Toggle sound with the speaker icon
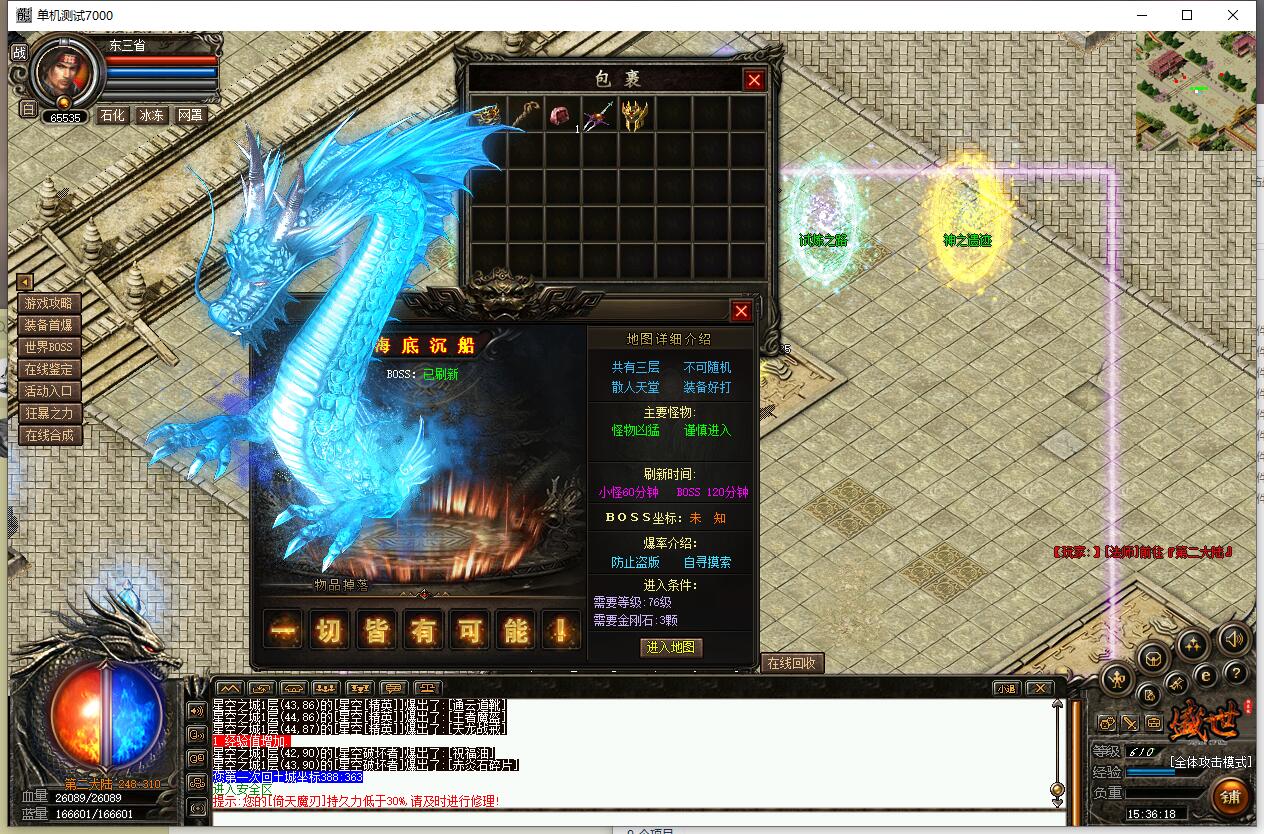Screen dimensions: 1264x834 [1236, 639]
